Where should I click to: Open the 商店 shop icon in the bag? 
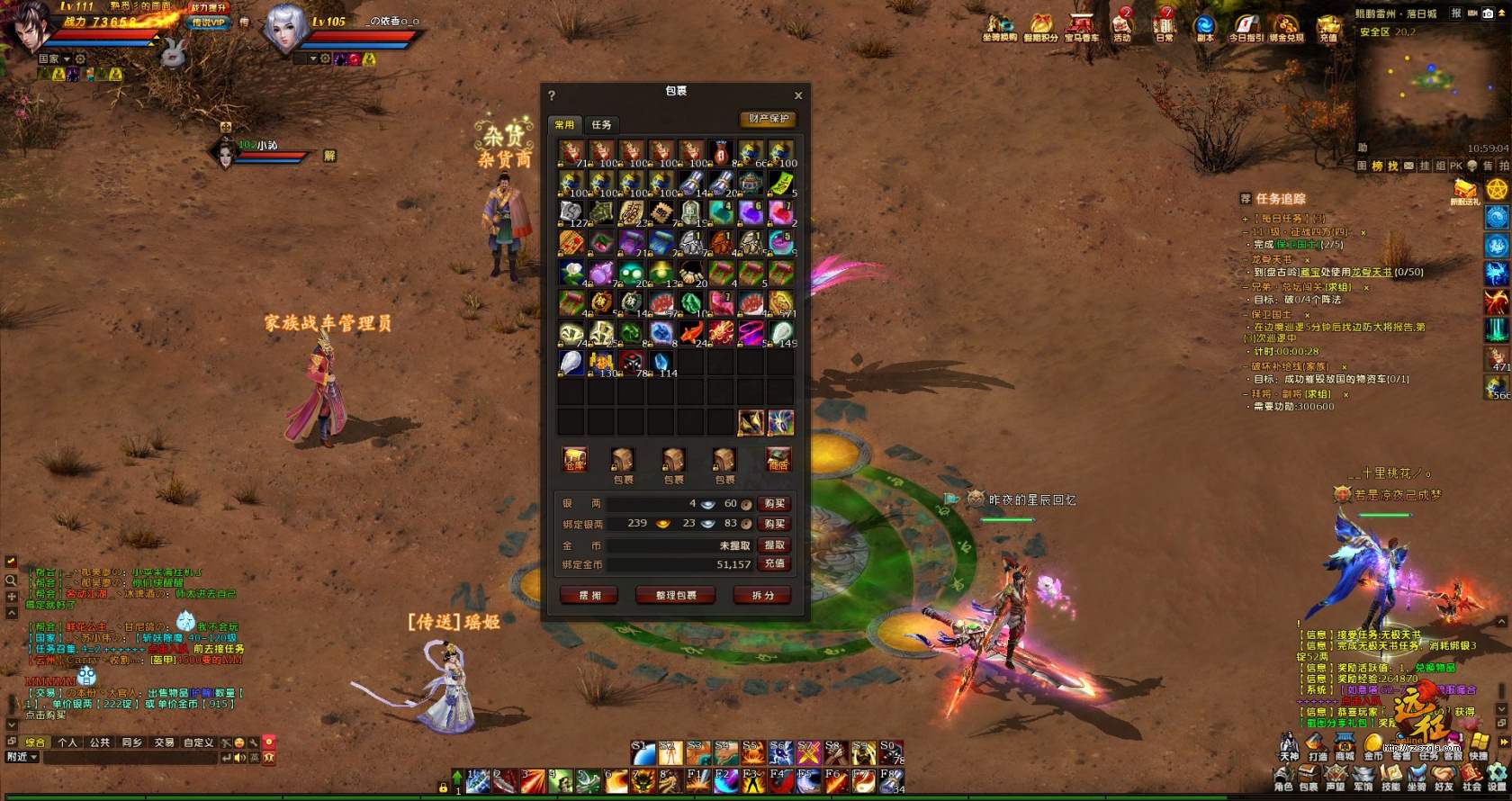pos(778,460)
